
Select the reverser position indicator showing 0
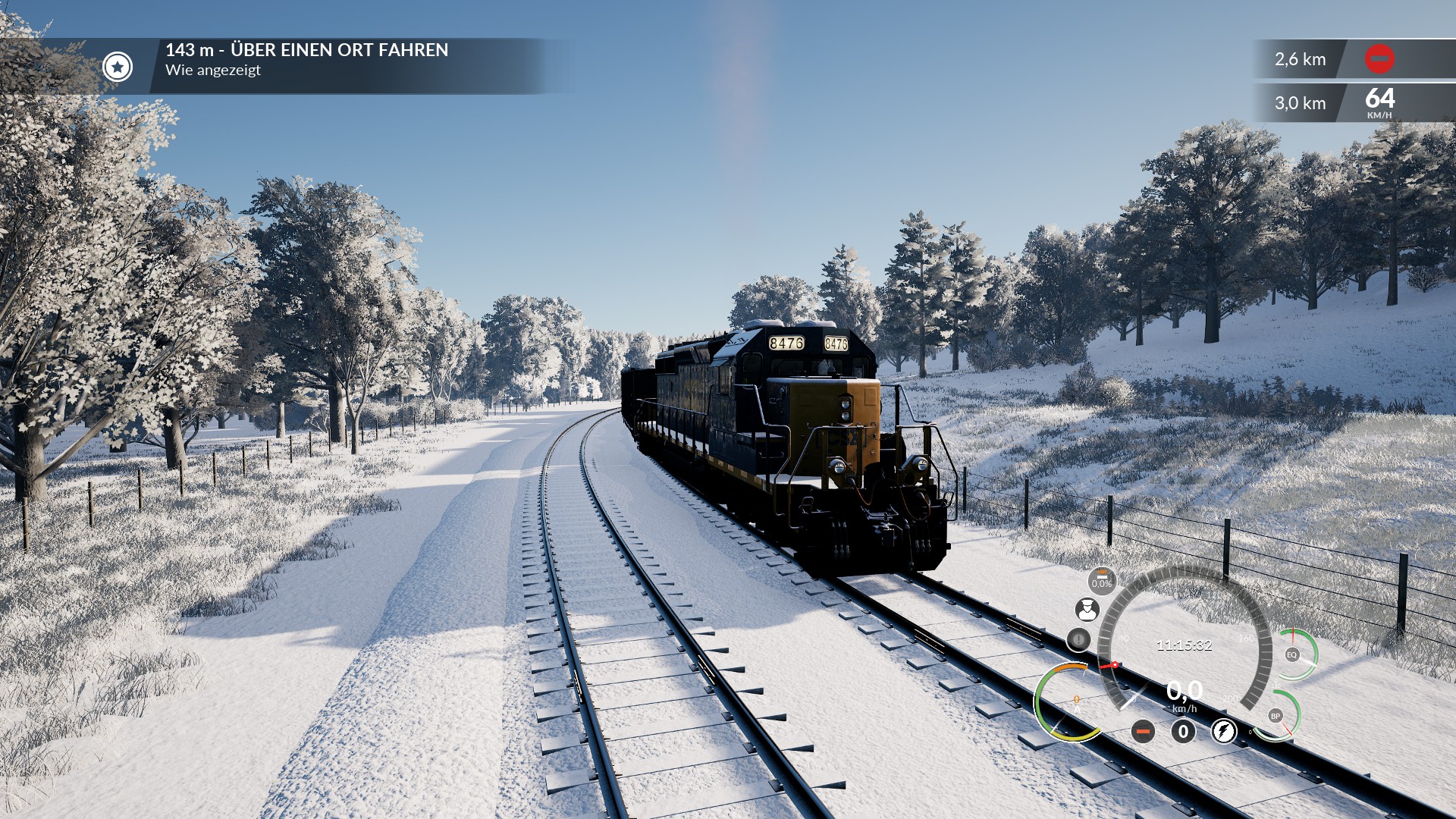pos(1183,731)
